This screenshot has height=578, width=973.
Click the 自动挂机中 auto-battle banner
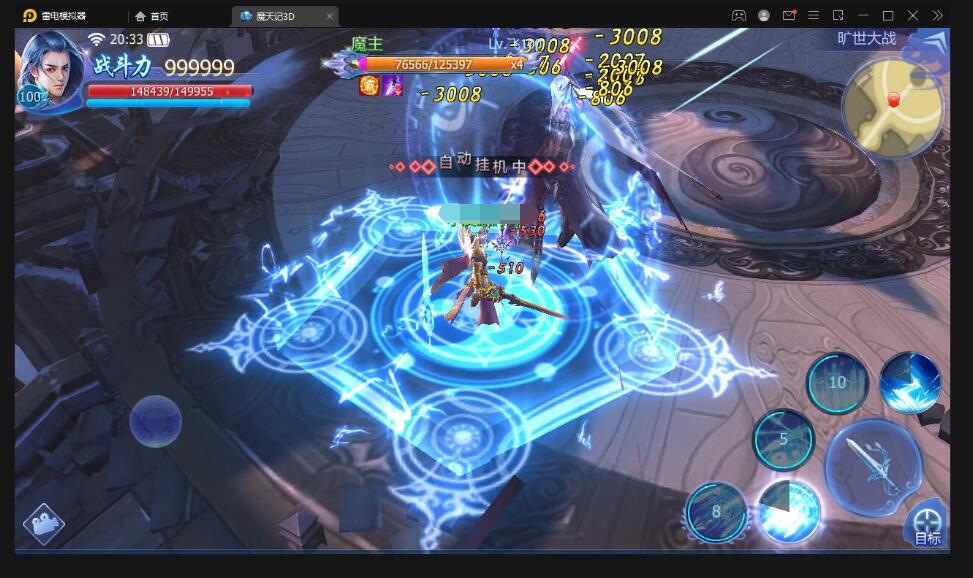point(484,165)
